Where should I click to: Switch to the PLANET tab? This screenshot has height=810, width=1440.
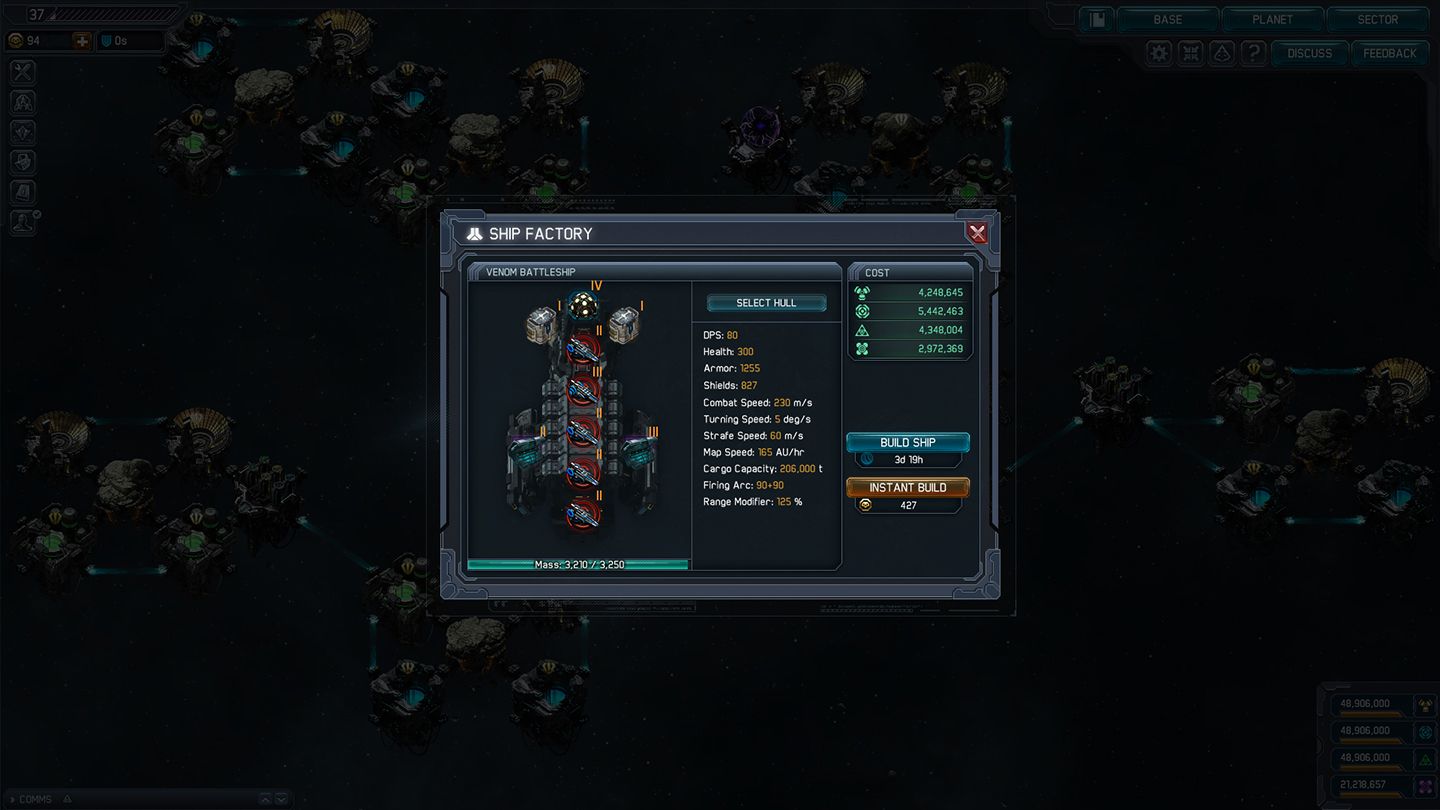pos(1272,19)
